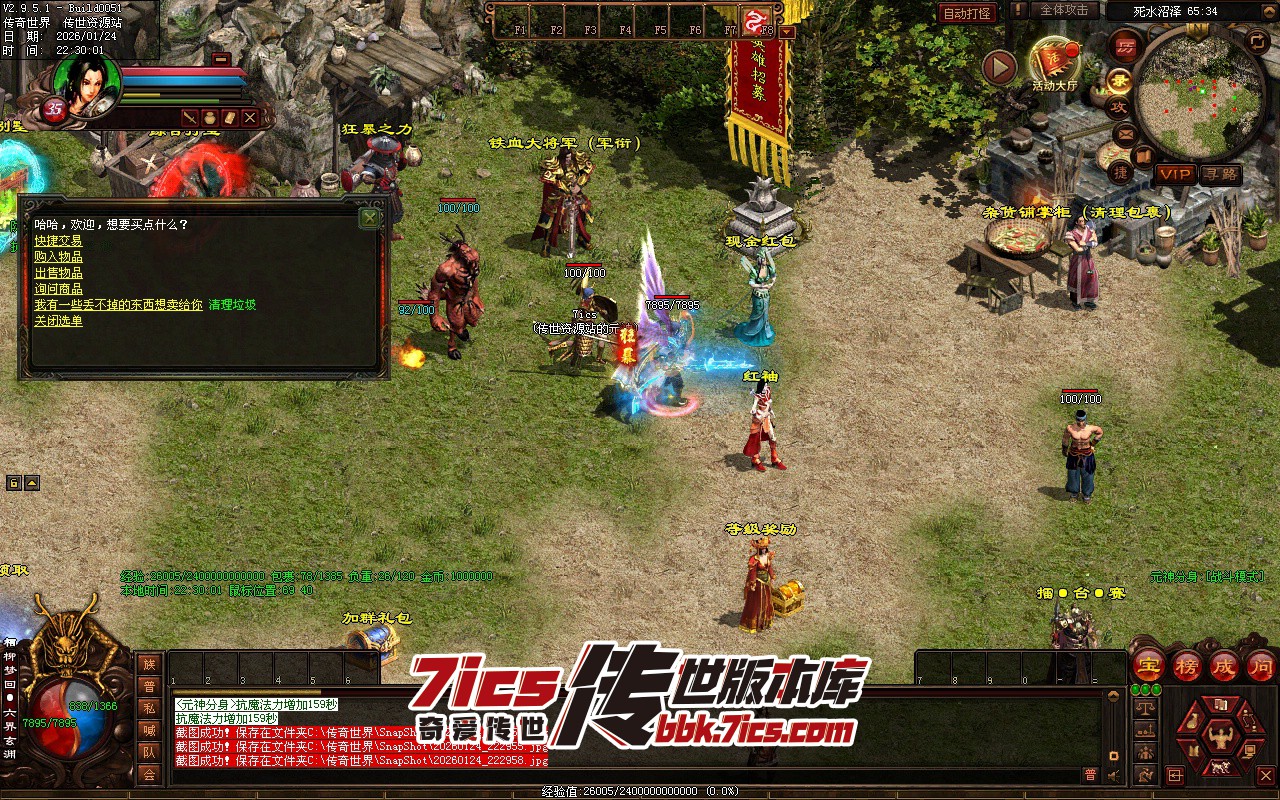Viewport: 1280px width, 800px height.
Task: Switch chat to the 私 private channel
Action: tap(149, 708)
